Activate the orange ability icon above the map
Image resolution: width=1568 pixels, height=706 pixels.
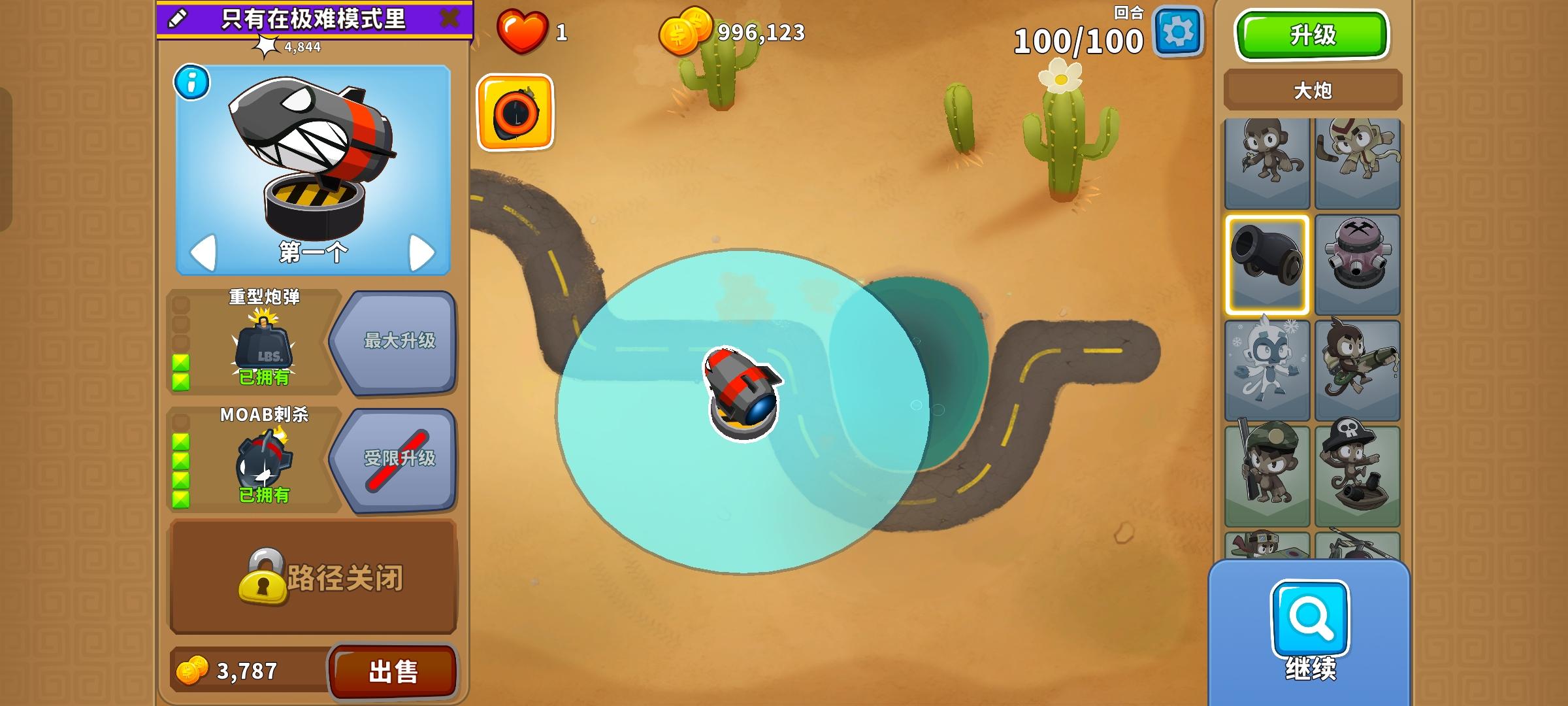(x=515, y=111)
